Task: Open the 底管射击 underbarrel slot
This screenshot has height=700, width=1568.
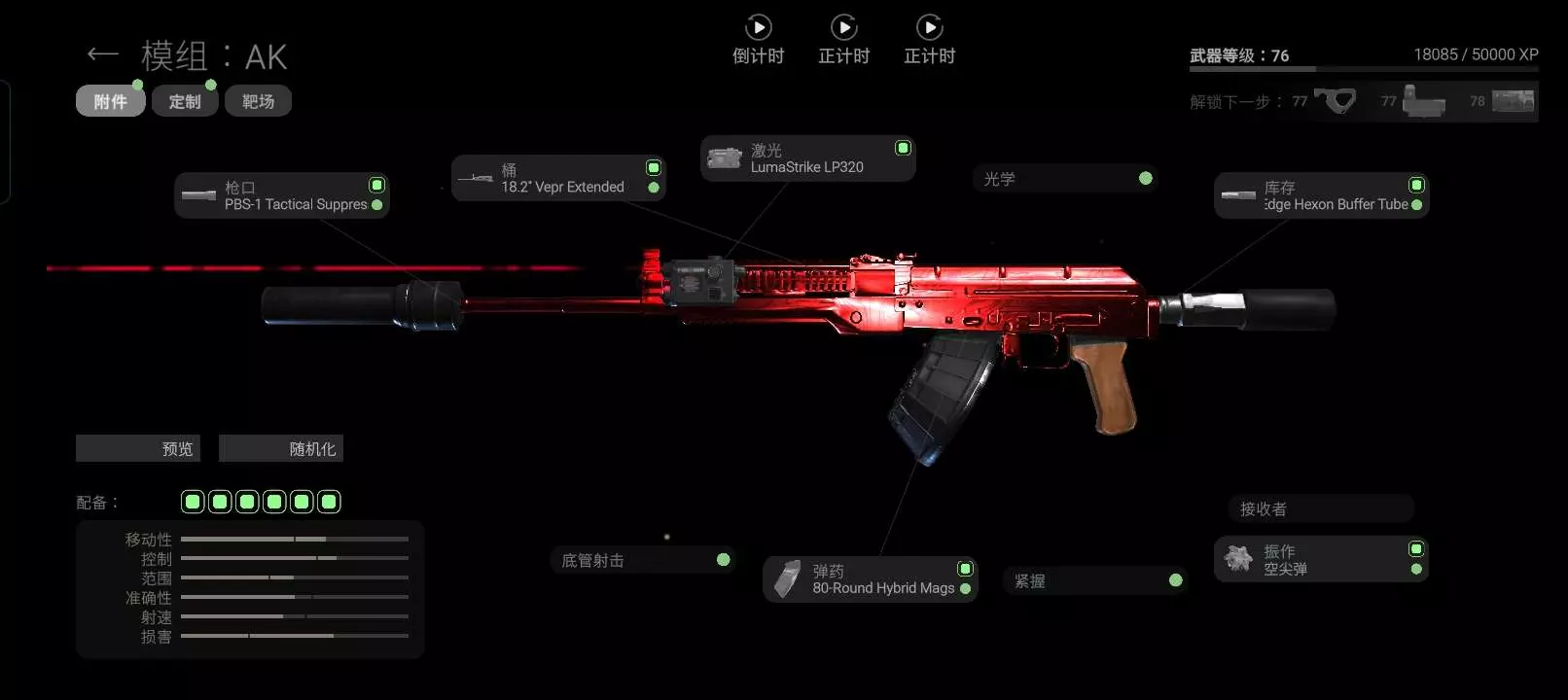Action: tap(642, 560)
